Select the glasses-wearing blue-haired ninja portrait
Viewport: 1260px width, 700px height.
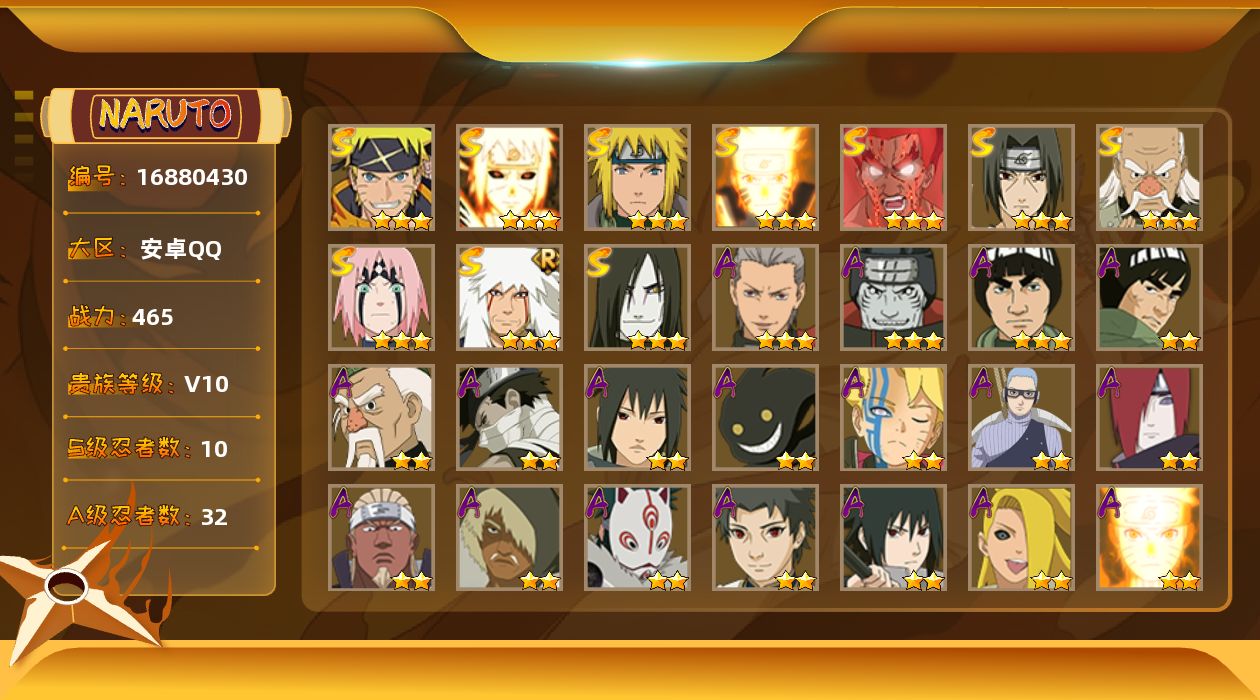coord(1021,417)
